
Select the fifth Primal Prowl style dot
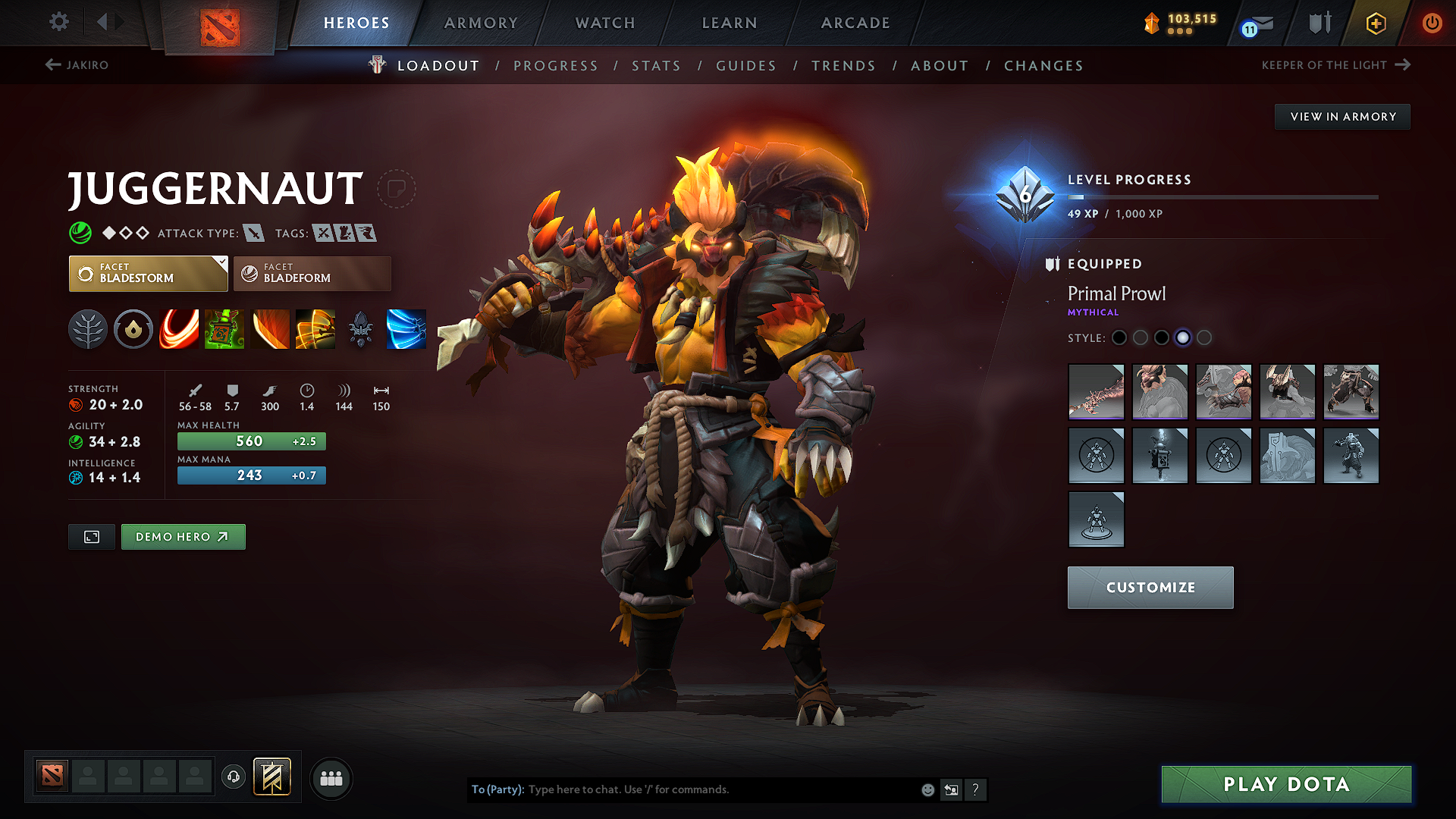coord(1204,338)
